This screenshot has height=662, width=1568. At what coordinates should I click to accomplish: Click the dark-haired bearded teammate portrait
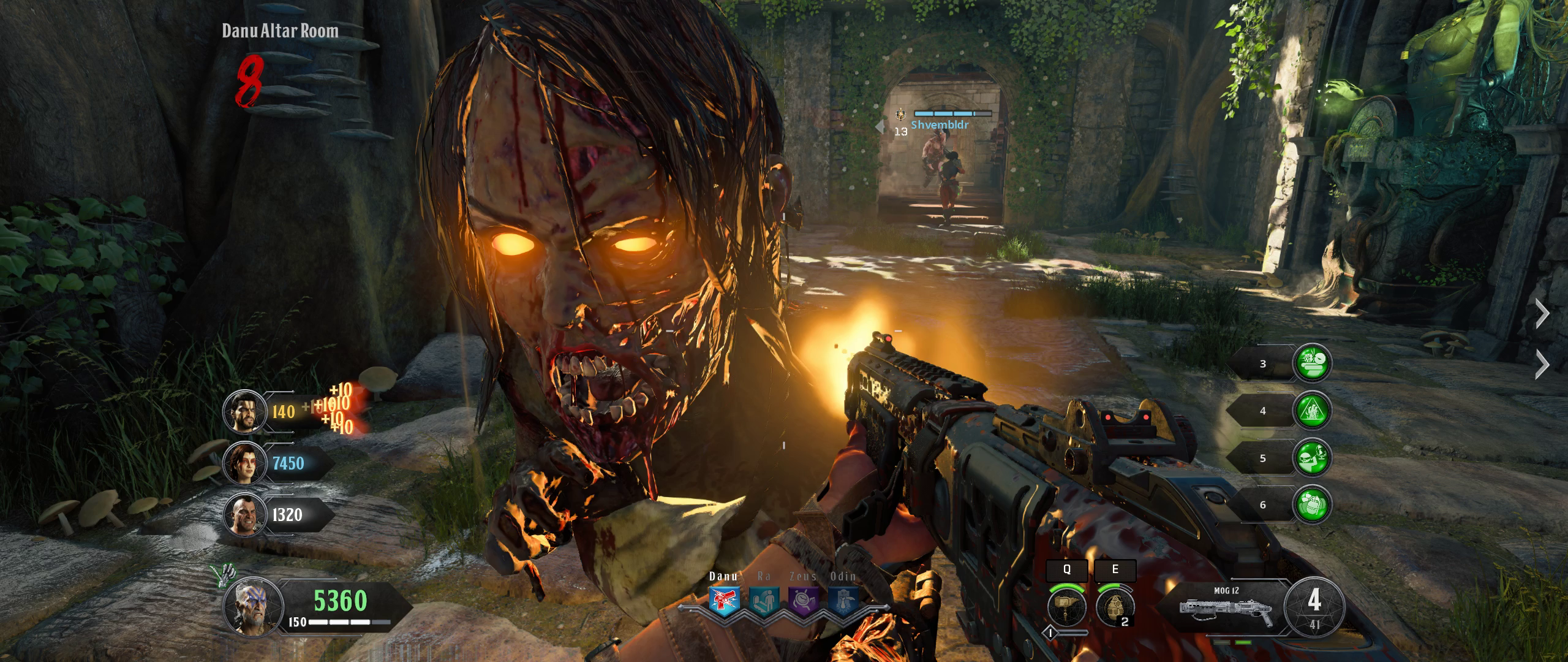244,411
